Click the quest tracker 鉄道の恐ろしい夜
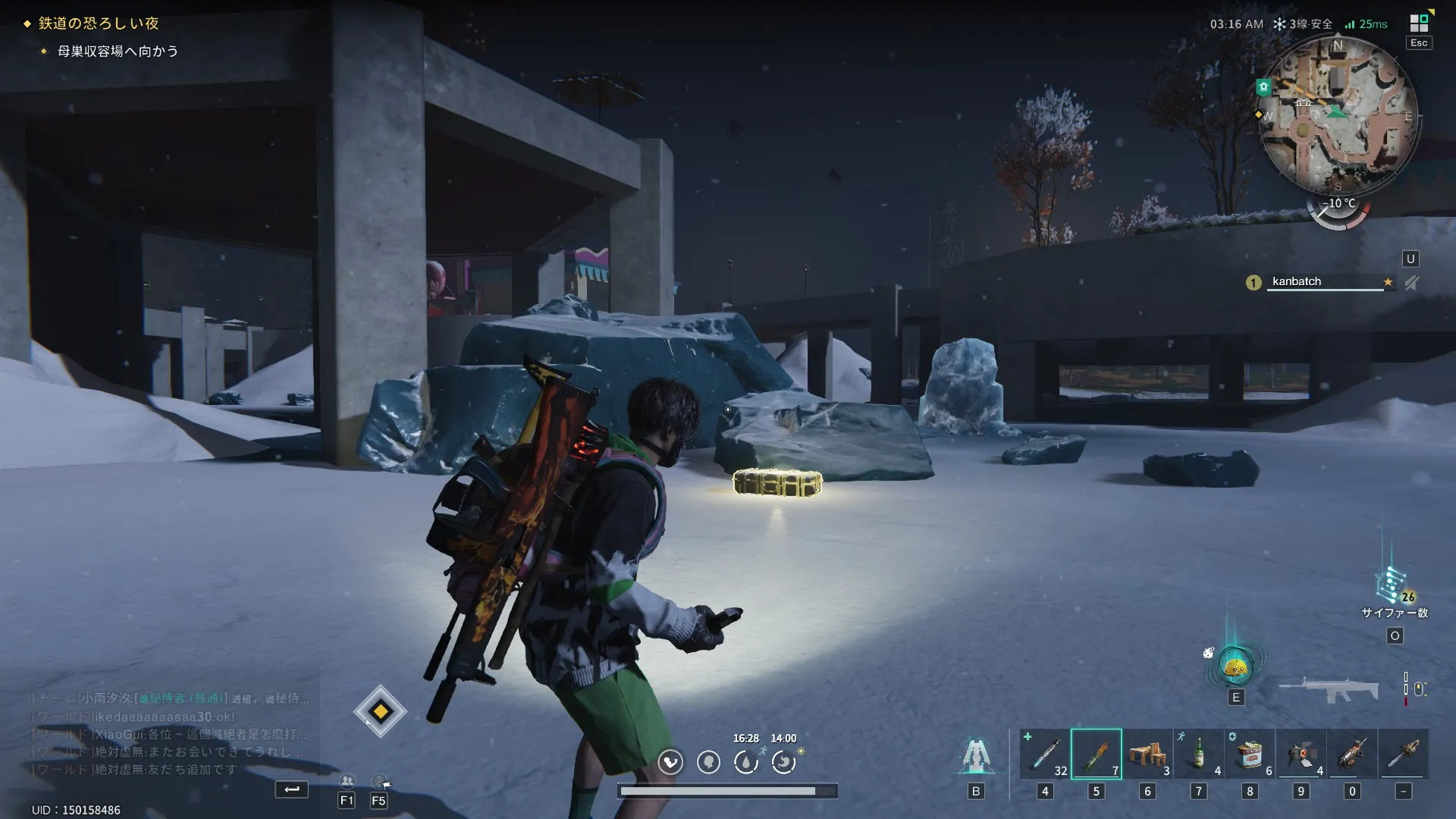The height and width of the screenshot is (819, 1456). point(99,24)
